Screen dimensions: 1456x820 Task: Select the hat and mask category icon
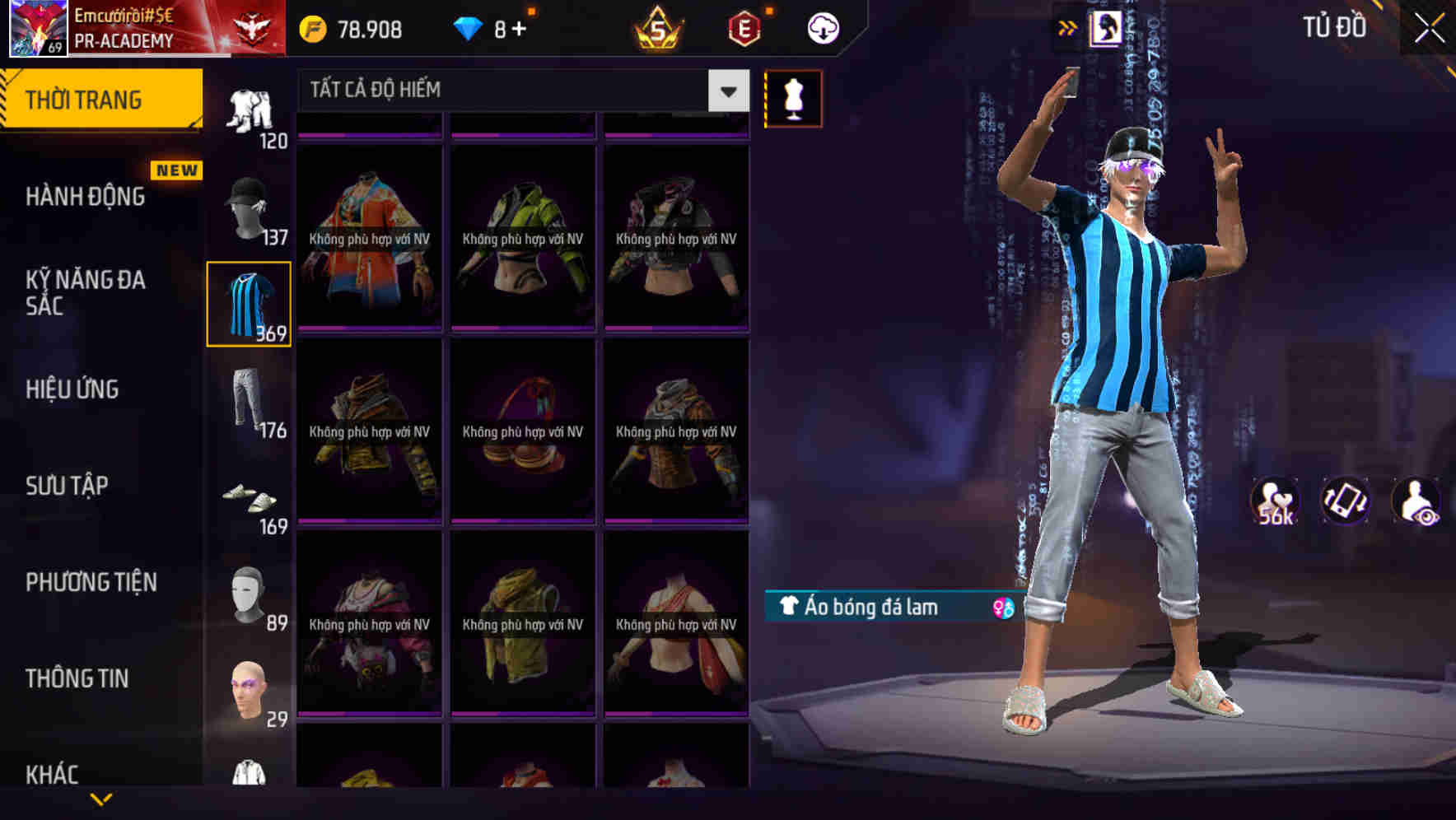click(x=248, y=206)
